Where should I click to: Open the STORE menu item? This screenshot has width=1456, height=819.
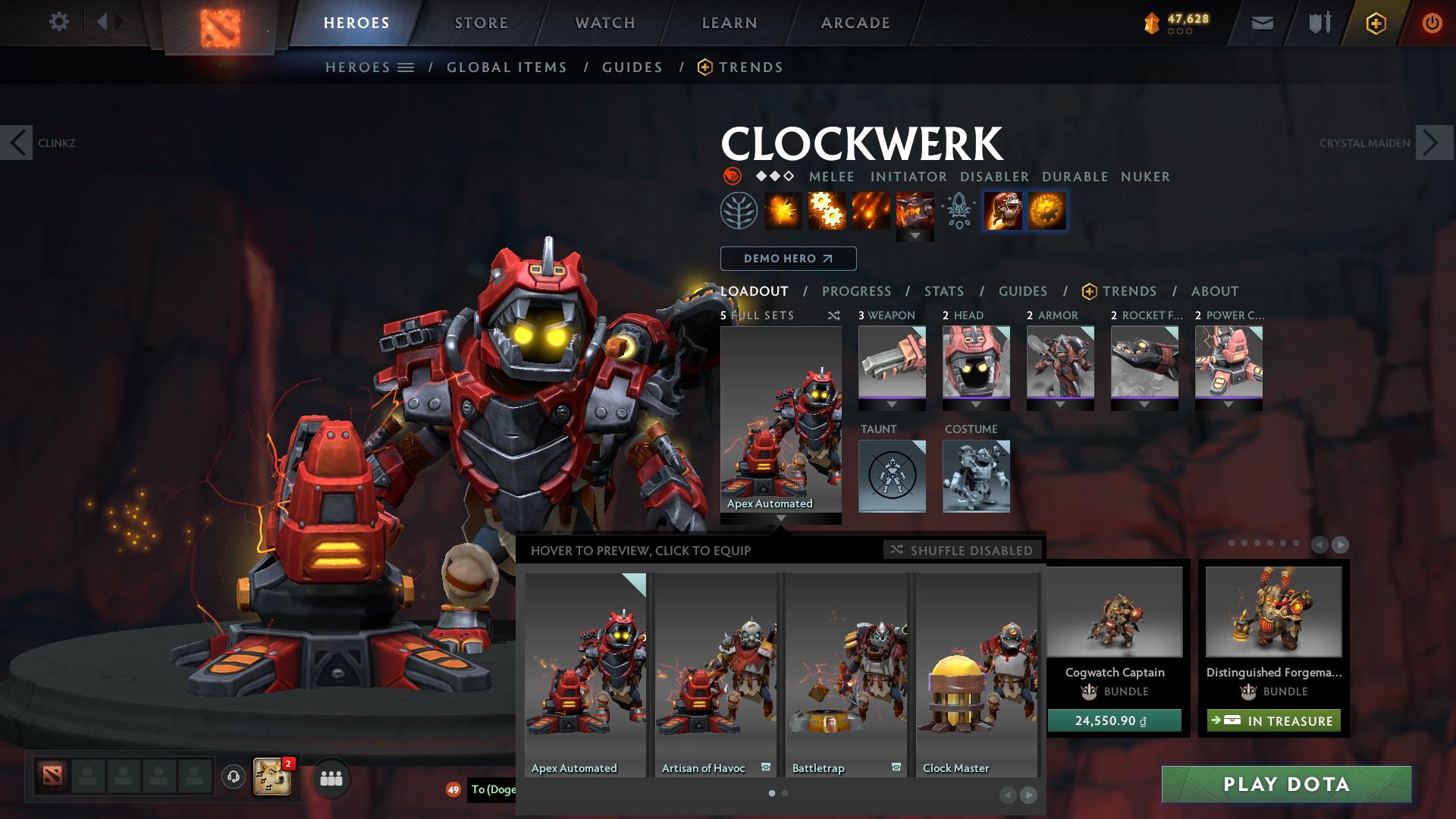(x=481, y=23)
